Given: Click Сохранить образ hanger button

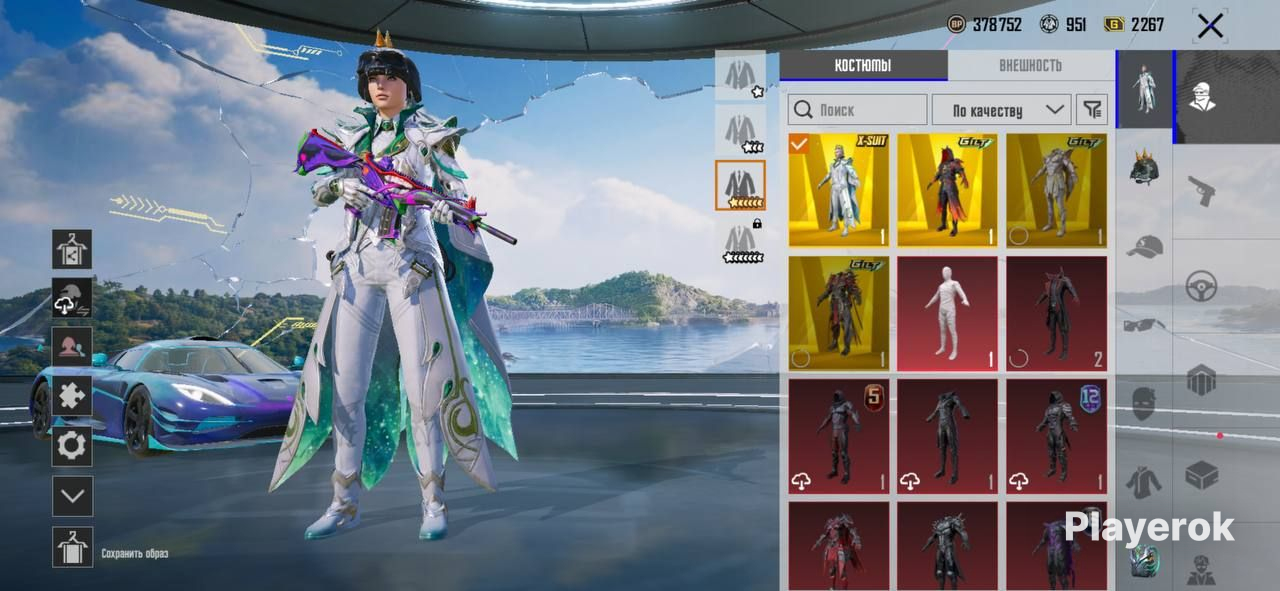Looking at the screenshot, I should click(72, 547).
